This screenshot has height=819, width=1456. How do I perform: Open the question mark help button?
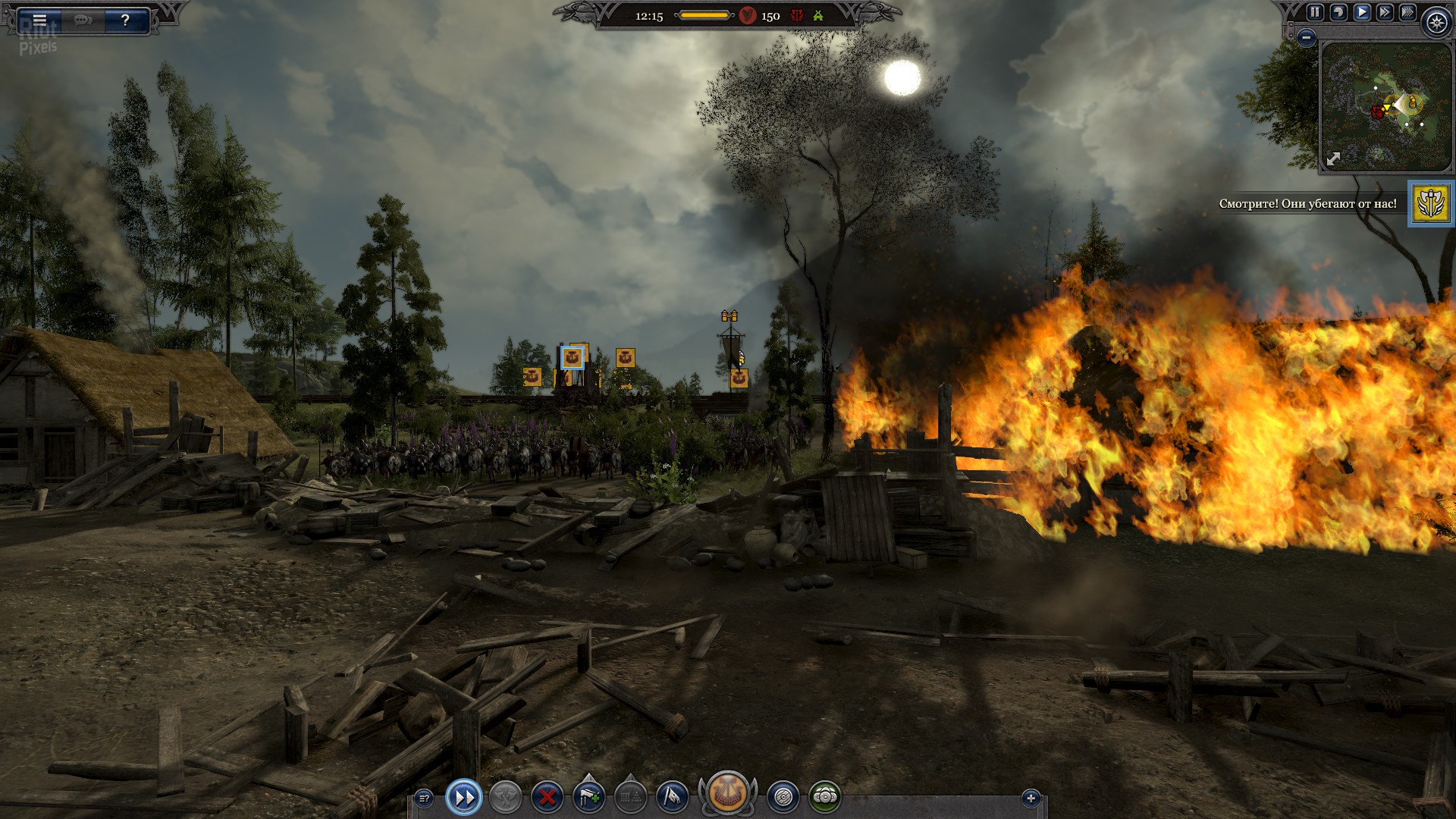point(125,20)
